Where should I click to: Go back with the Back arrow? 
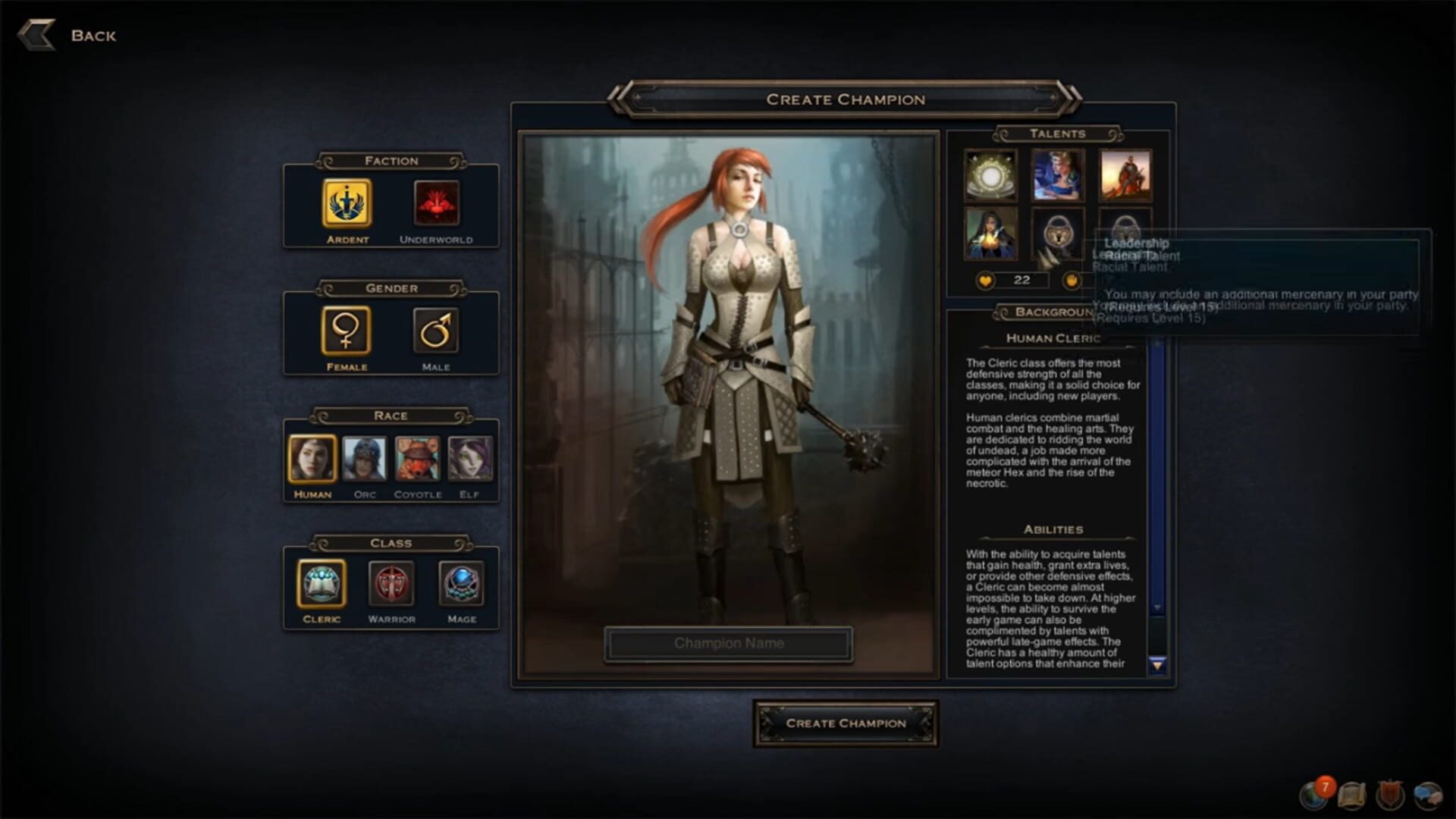pos(39,34)
